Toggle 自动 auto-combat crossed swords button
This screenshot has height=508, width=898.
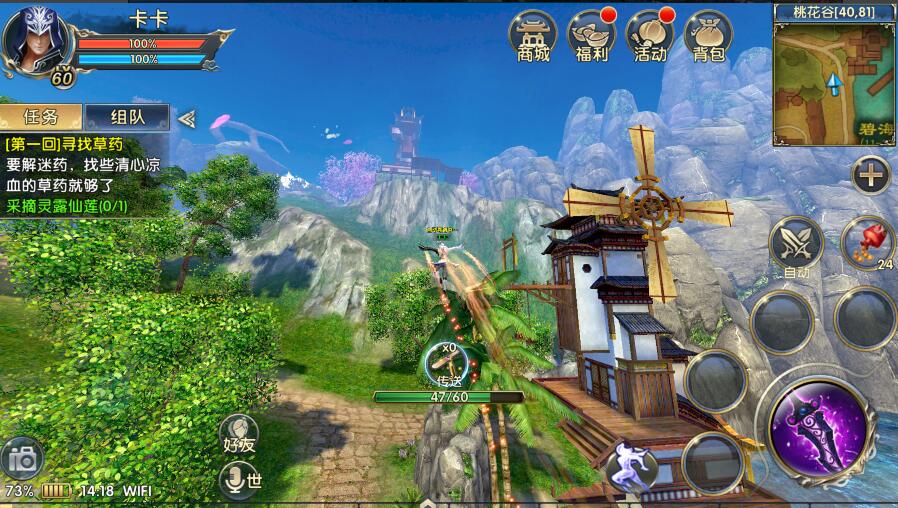point(796,243)
